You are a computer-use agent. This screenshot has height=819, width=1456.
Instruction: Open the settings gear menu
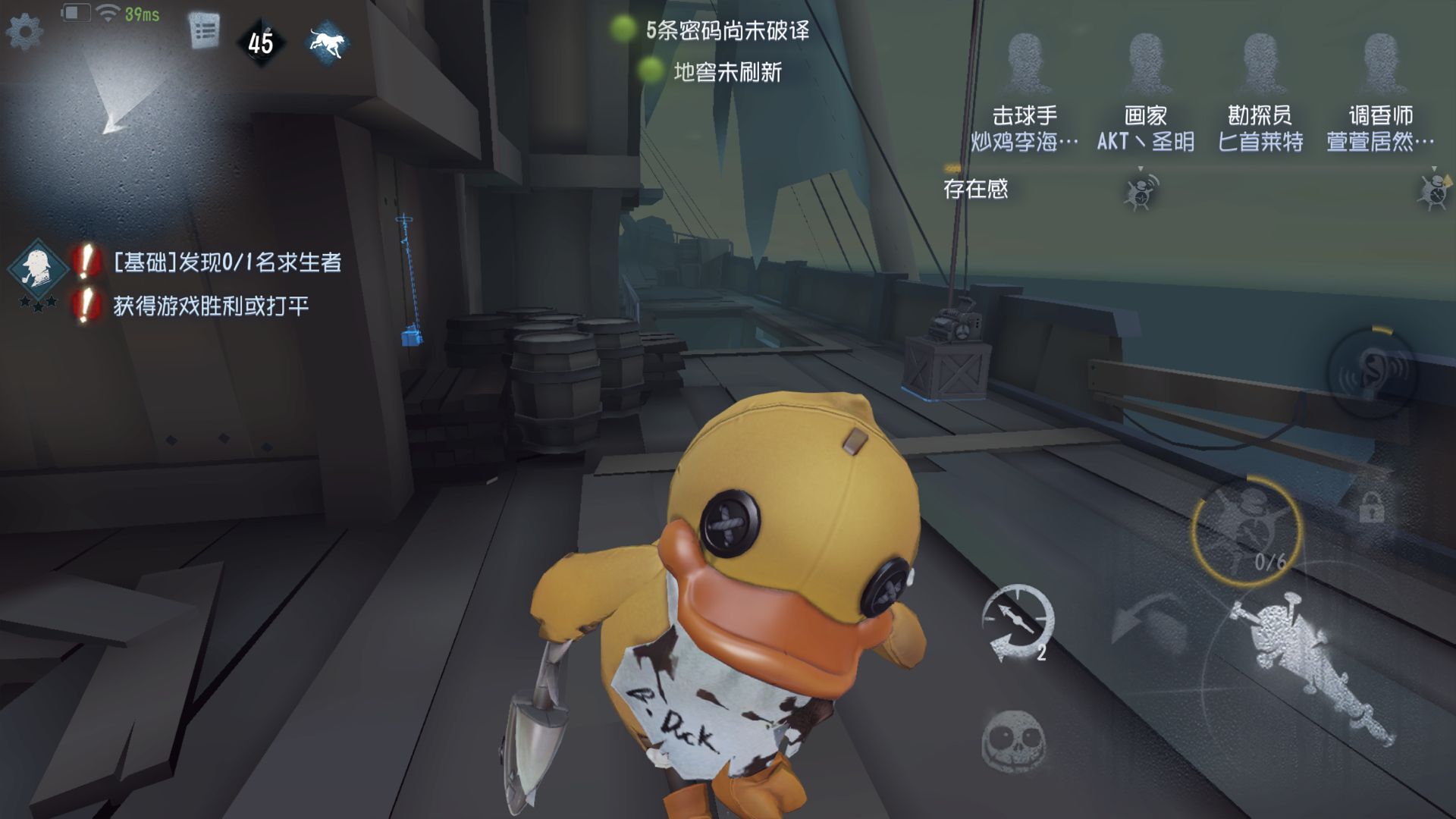click(x=24, y=32)
